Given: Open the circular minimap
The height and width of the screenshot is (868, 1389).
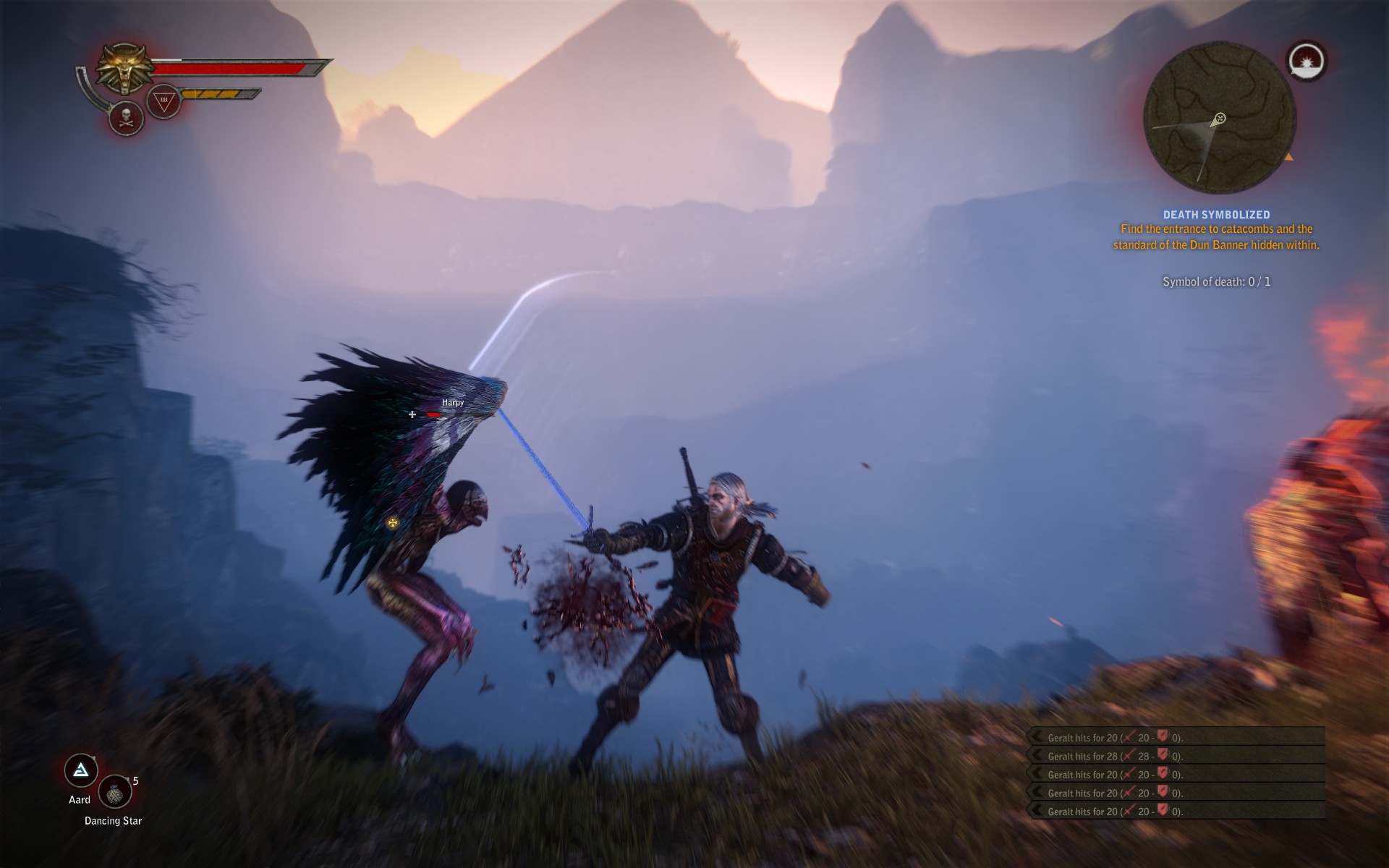Looking at the screenshot, I should (x=1219, y=118).
